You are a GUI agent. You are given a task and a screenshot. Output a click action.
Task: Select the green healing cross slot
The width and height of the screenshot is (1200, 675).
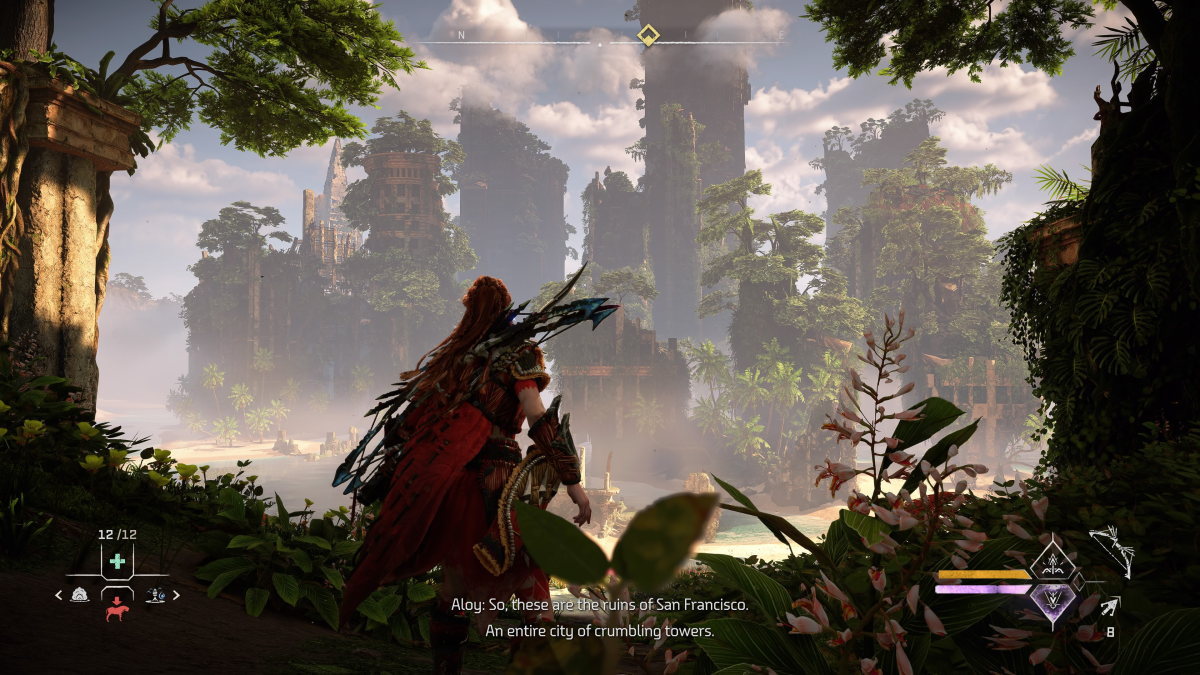click(x=118, y=561)
